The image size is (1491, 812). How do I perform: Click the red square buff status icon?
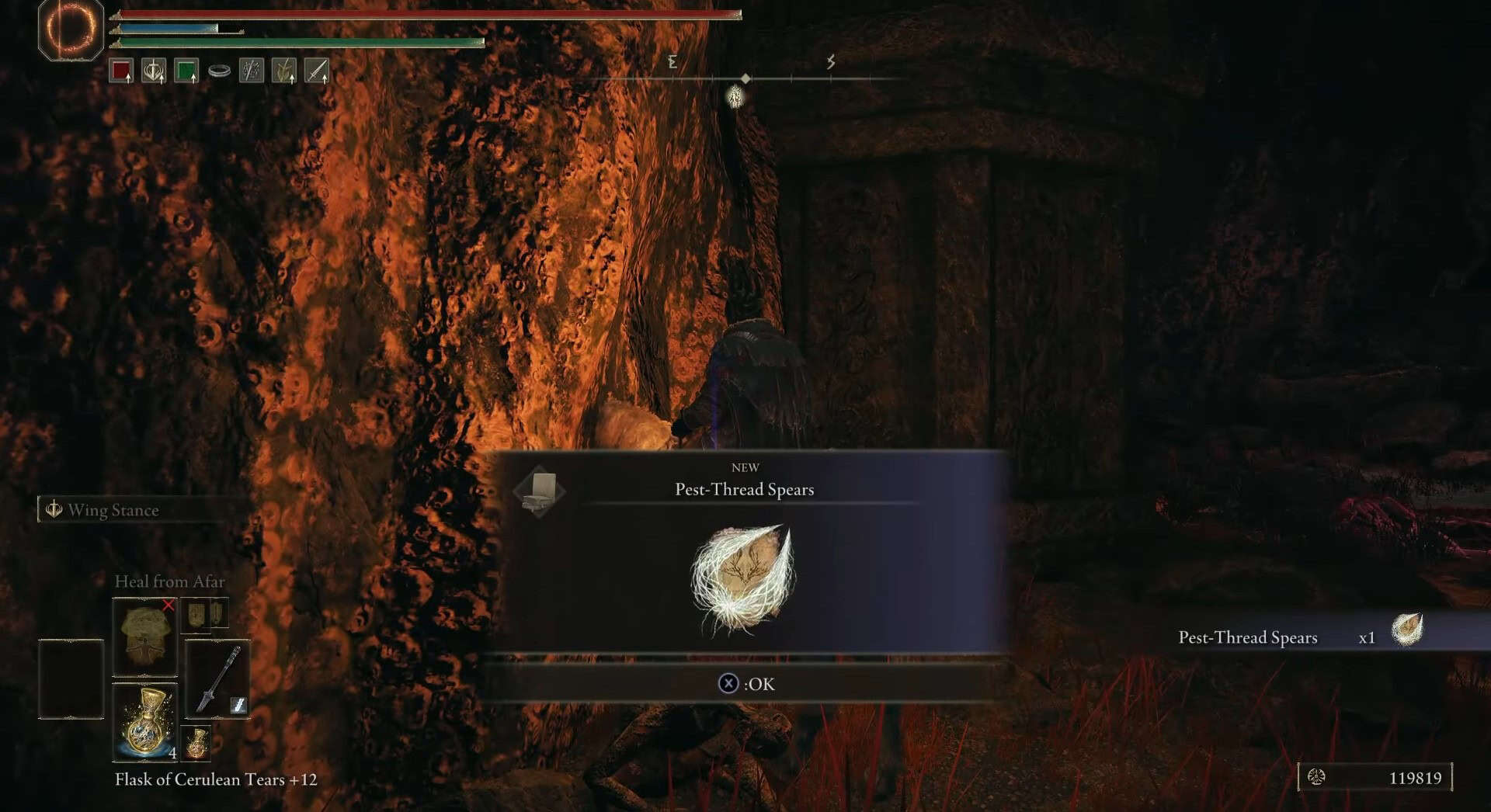click(x=121, y=71)
